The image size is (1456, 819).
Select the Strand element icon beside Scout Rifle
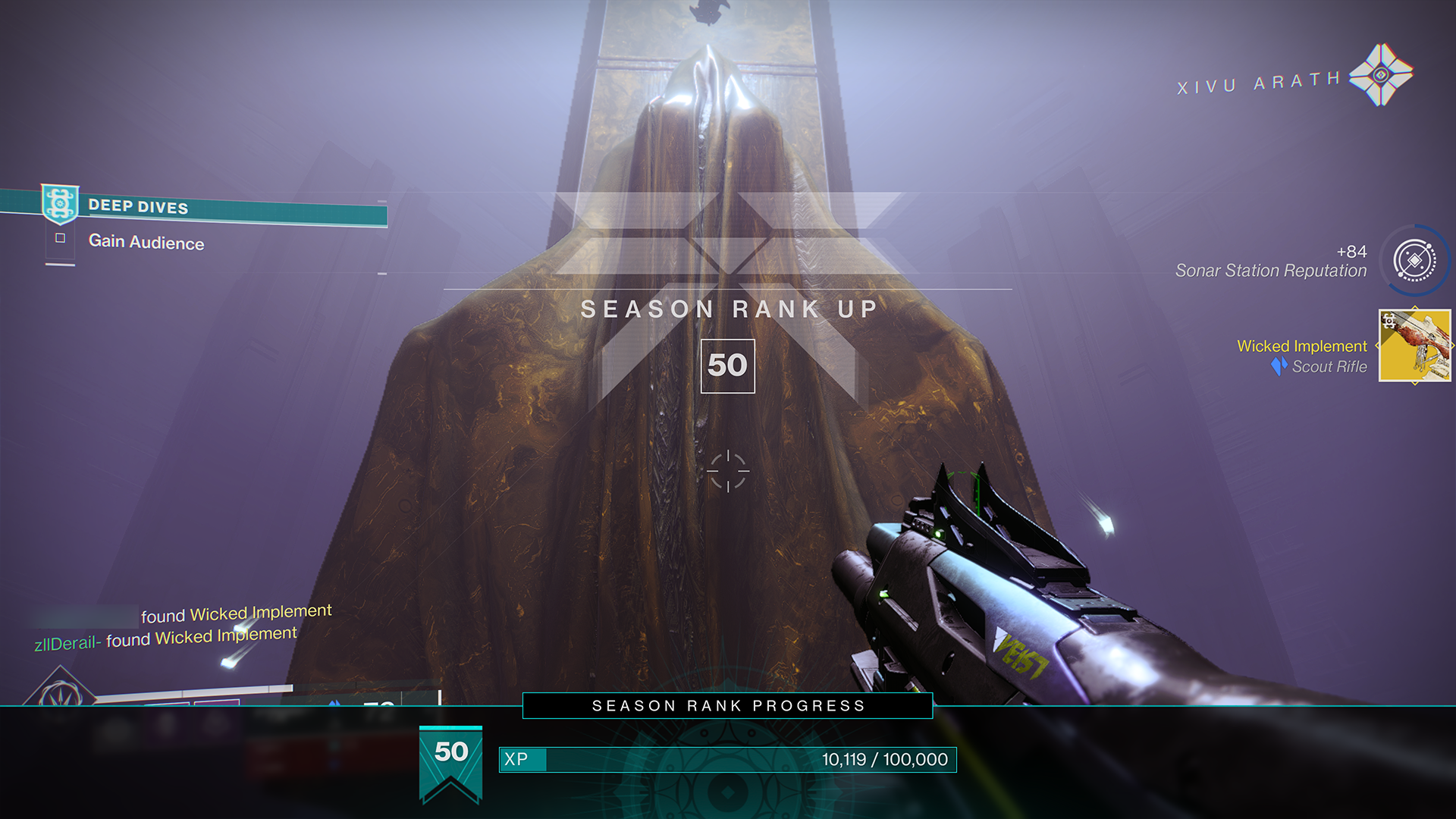1279,366
